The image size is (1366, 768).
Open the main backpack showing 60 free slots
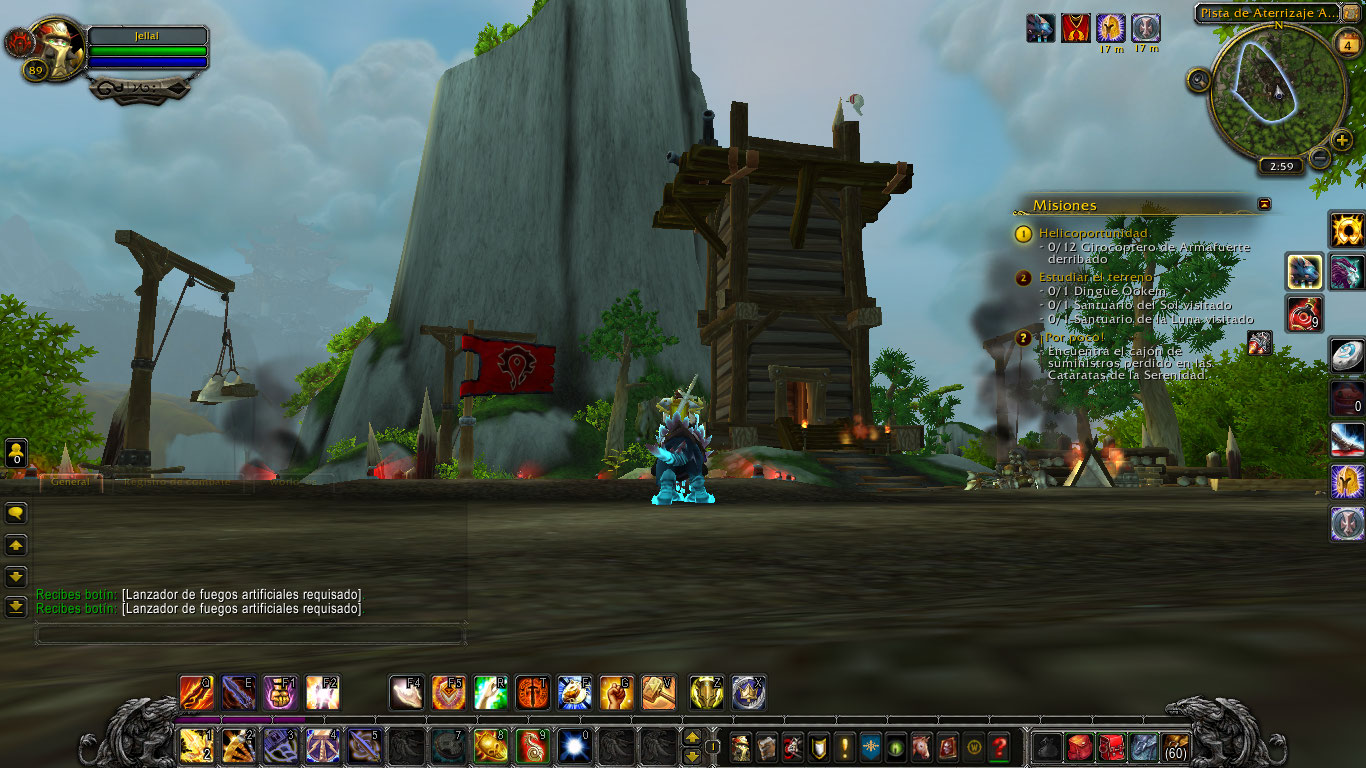pyautogui.click(x=1175, y=746)
